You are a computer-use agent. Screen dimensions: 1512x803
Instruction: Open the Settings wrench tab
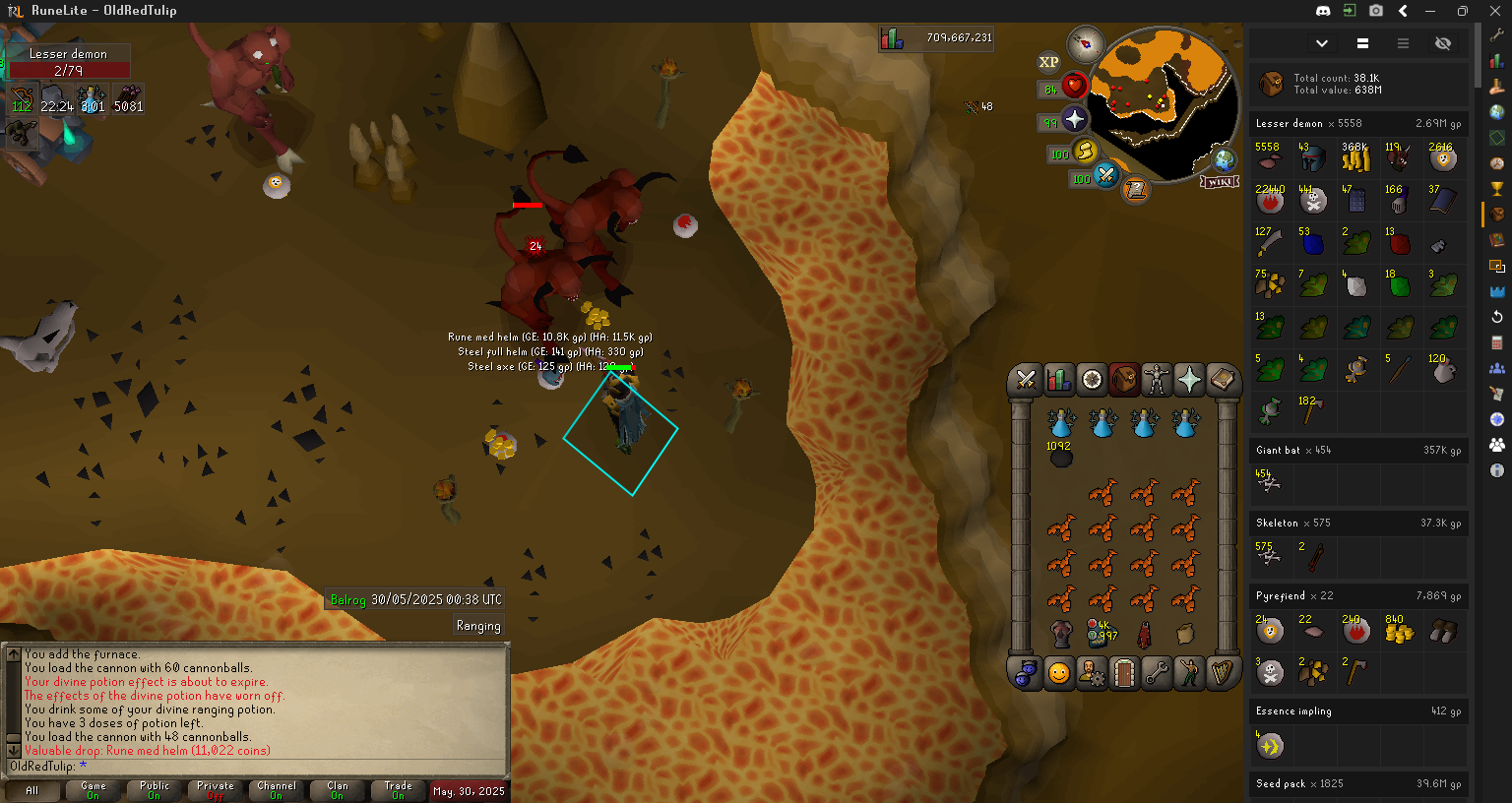coord(1157,673)
